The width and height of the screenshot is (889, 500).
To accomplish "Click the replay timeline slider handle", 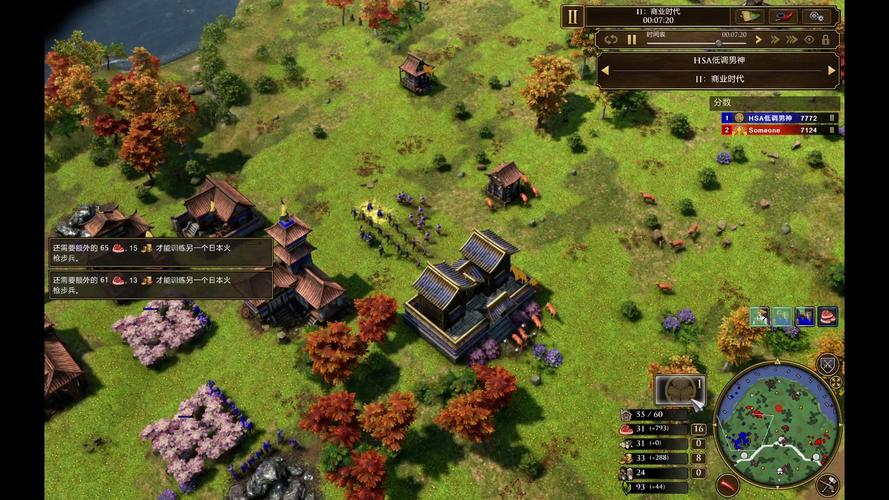I will pyautogui.click(x=719, y=43).
